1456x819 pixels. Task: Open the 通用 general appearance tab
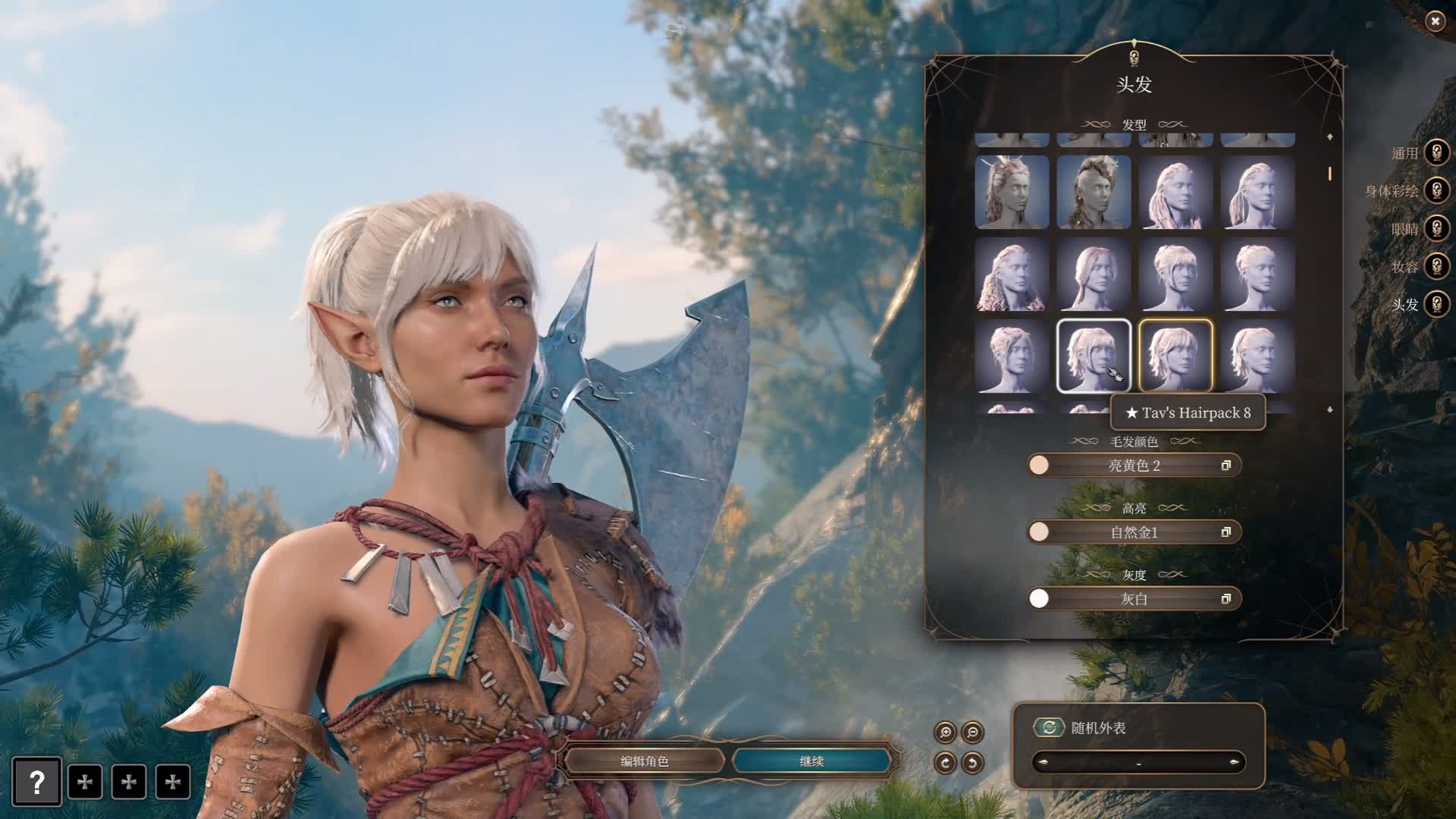pyautogui.click(x=1436, y=152)
